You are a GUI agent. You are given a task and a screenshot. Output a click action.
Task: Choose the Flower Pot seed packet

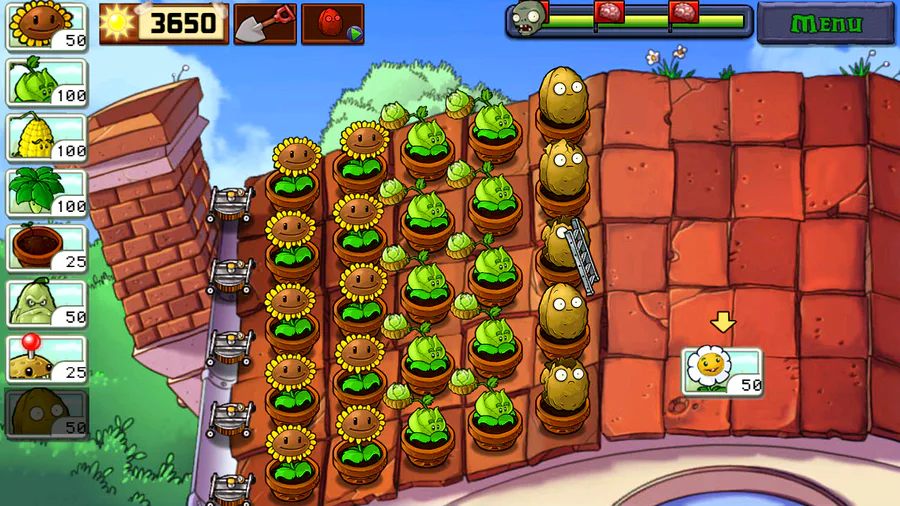click(x=47, y=247)
